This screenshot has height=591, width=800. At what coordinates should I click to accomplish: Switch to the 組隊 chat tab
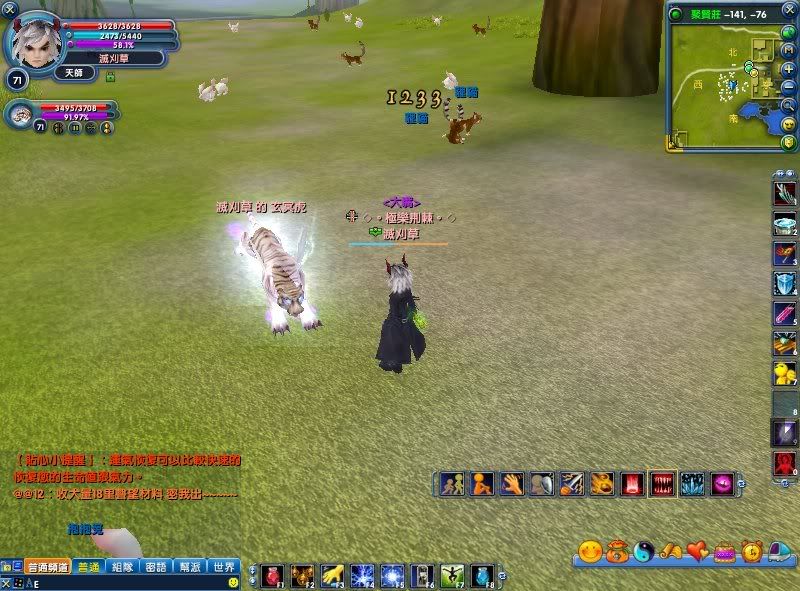(122, 566)
